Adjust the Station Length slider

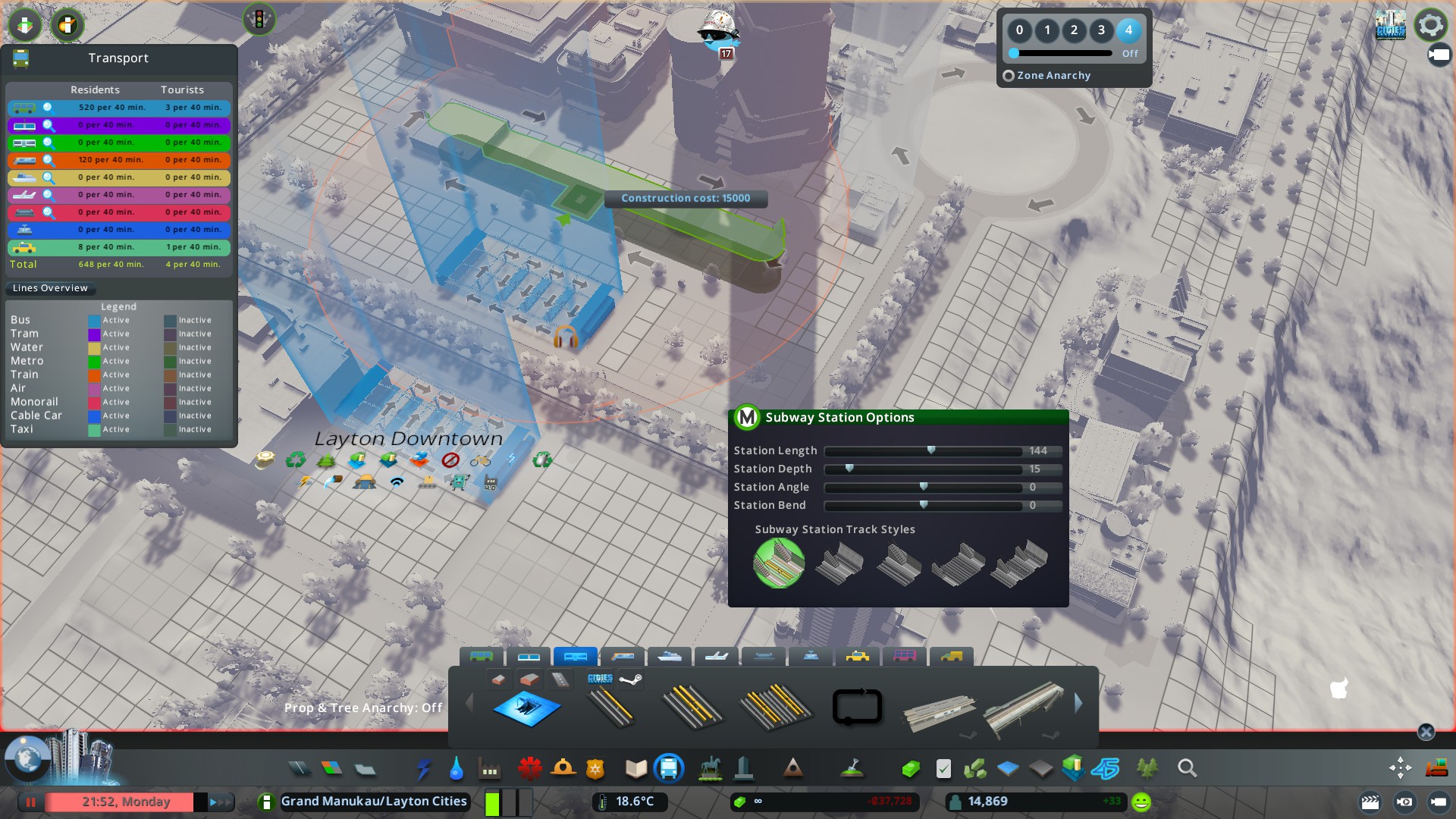click(x=931, y=450)
